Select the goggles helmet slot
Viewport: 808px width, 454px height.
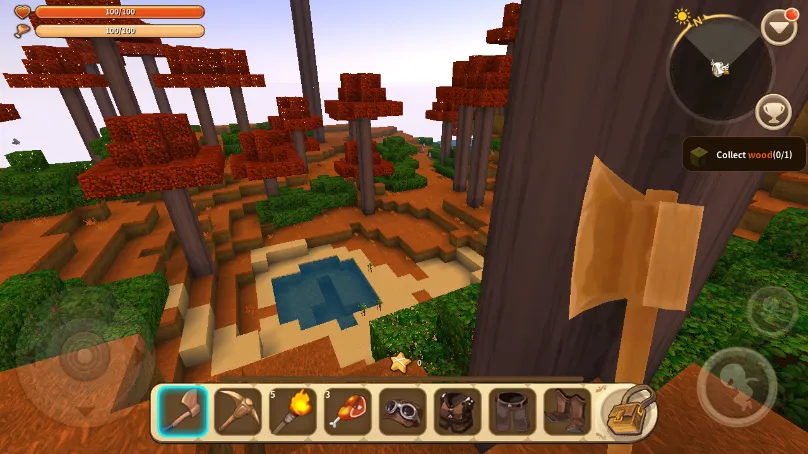pyautogui.click(x=403, y=411)
